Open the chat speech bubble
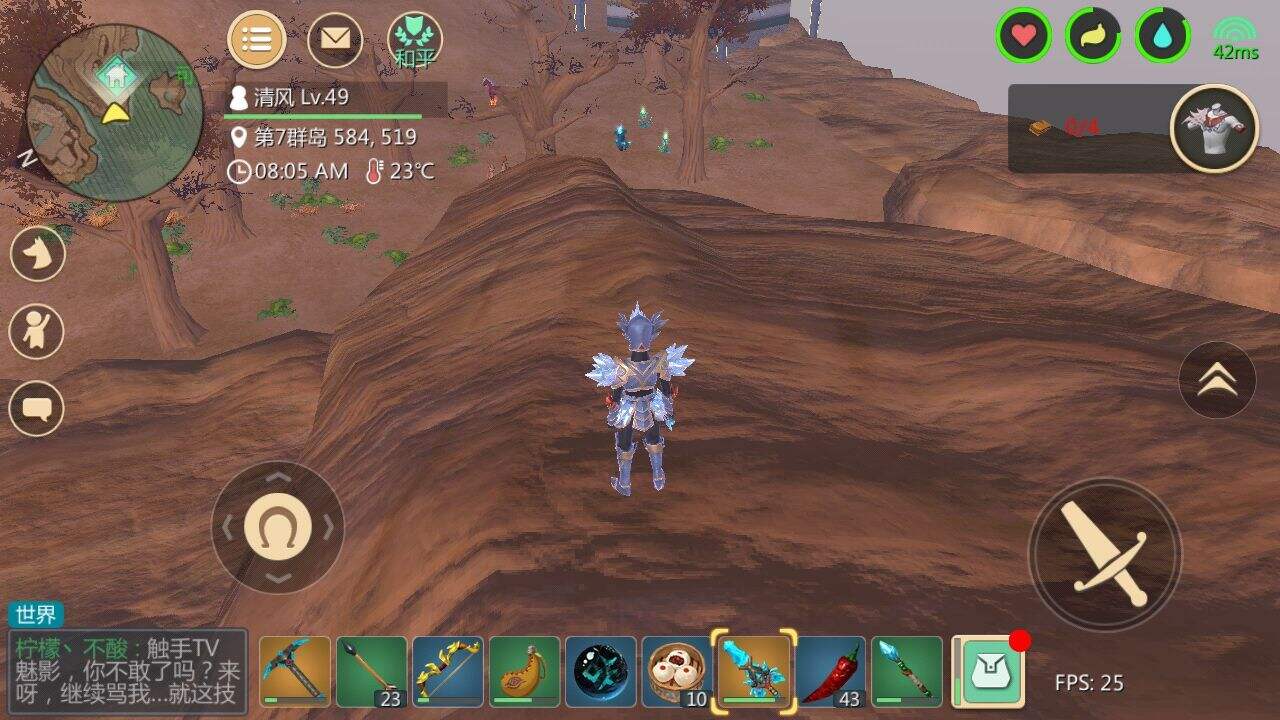 click(x=38, y=408)
